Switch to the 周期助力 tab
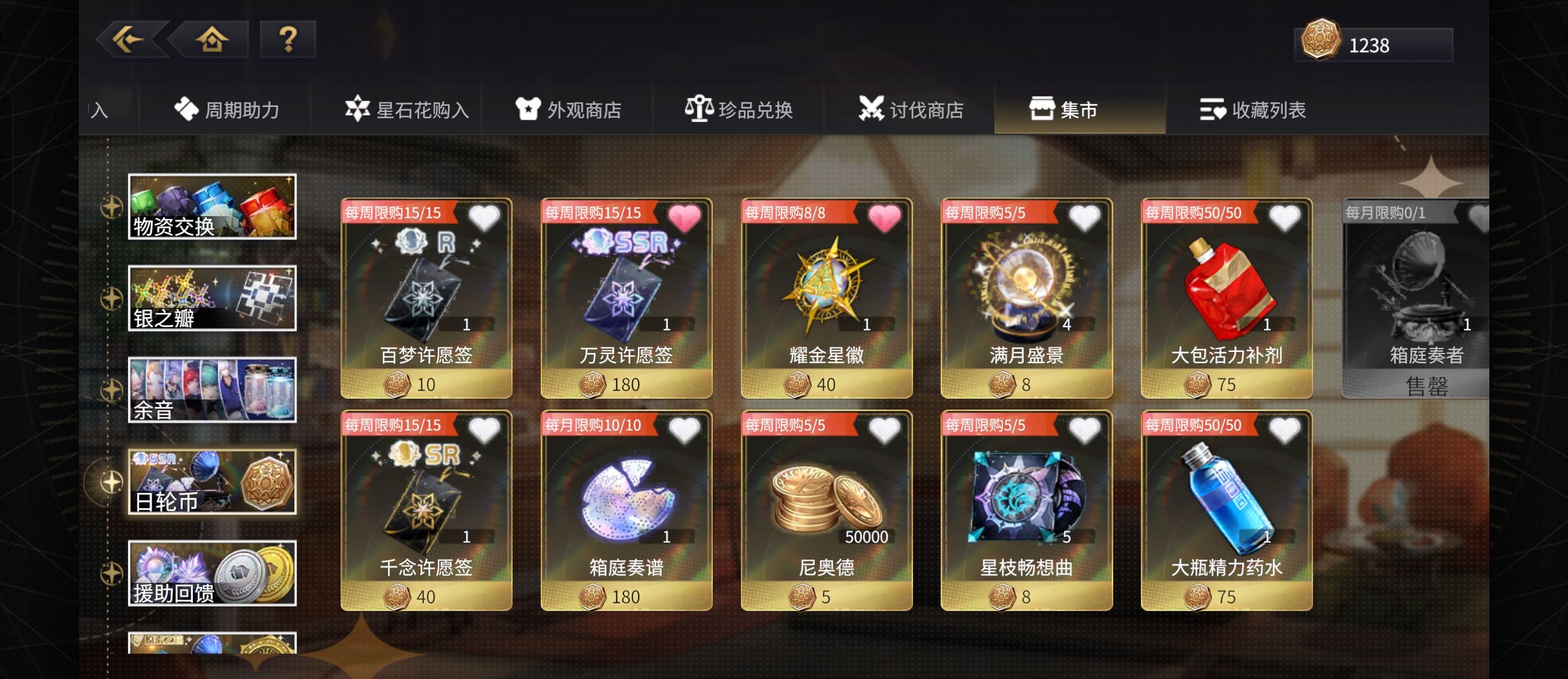Image resolution: width=1568 pixels, height=679 pixels. [230, 109]
